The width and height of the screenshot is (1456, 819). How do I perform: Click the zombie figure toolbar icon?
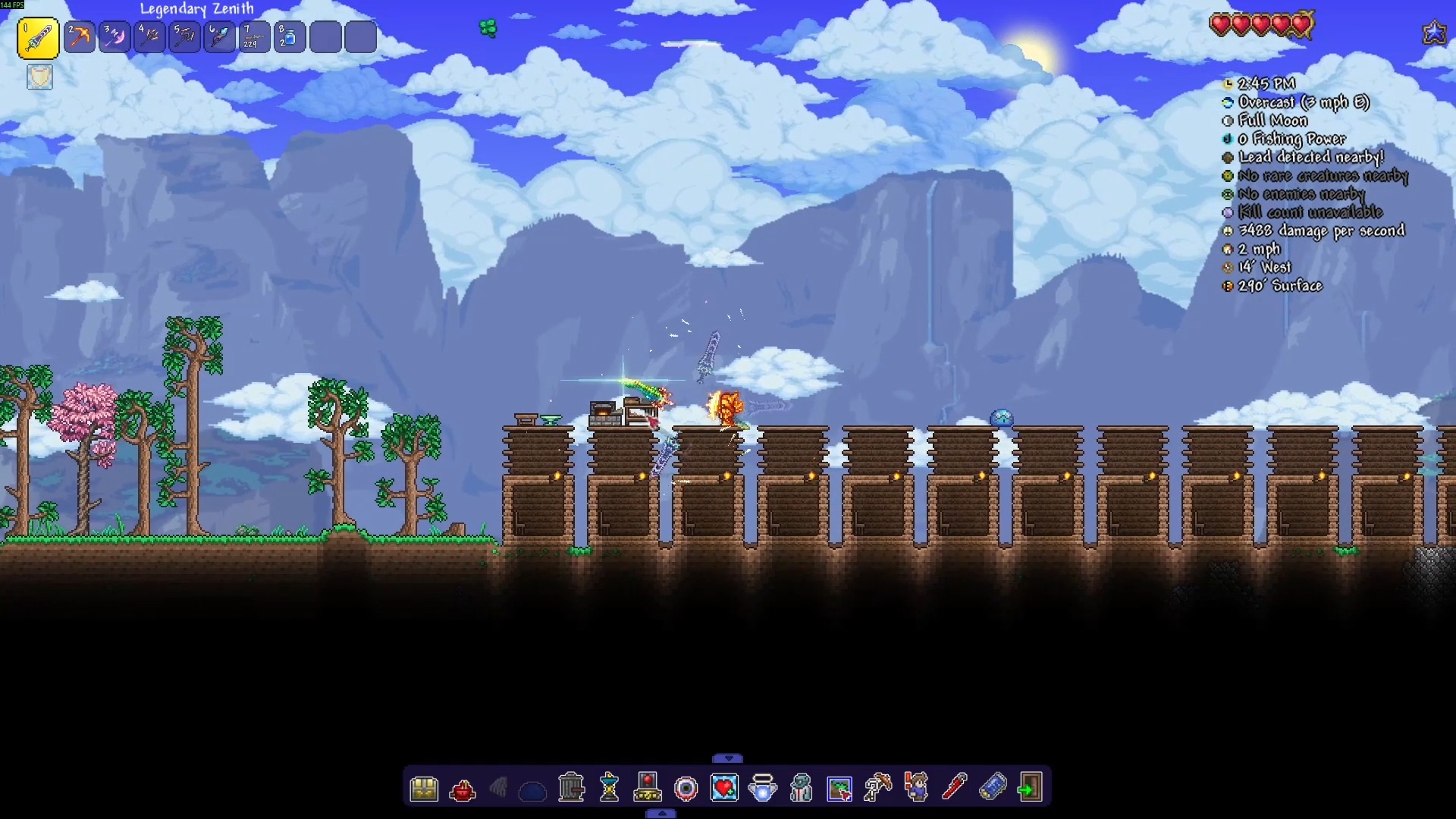(x=801, y=788)
